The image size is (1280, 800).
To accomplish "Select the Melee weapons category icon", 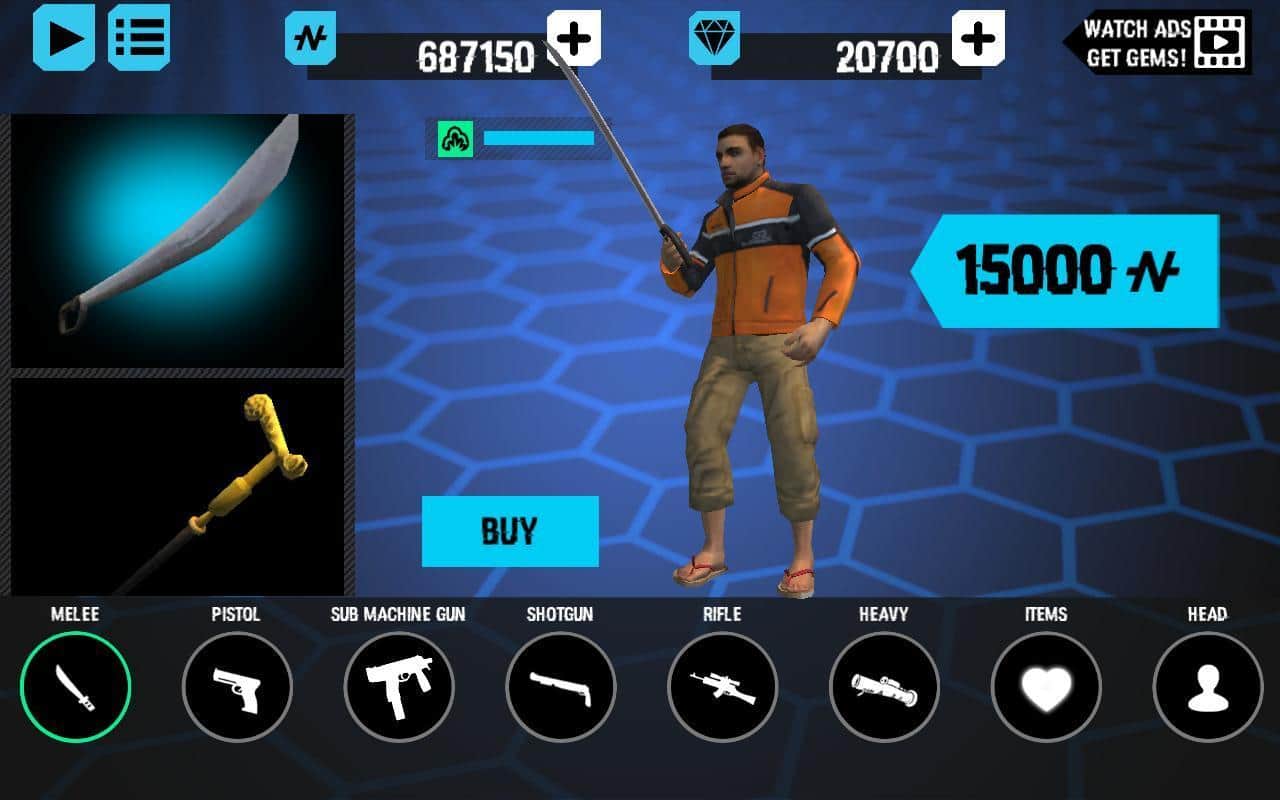I will coord(75,687).
